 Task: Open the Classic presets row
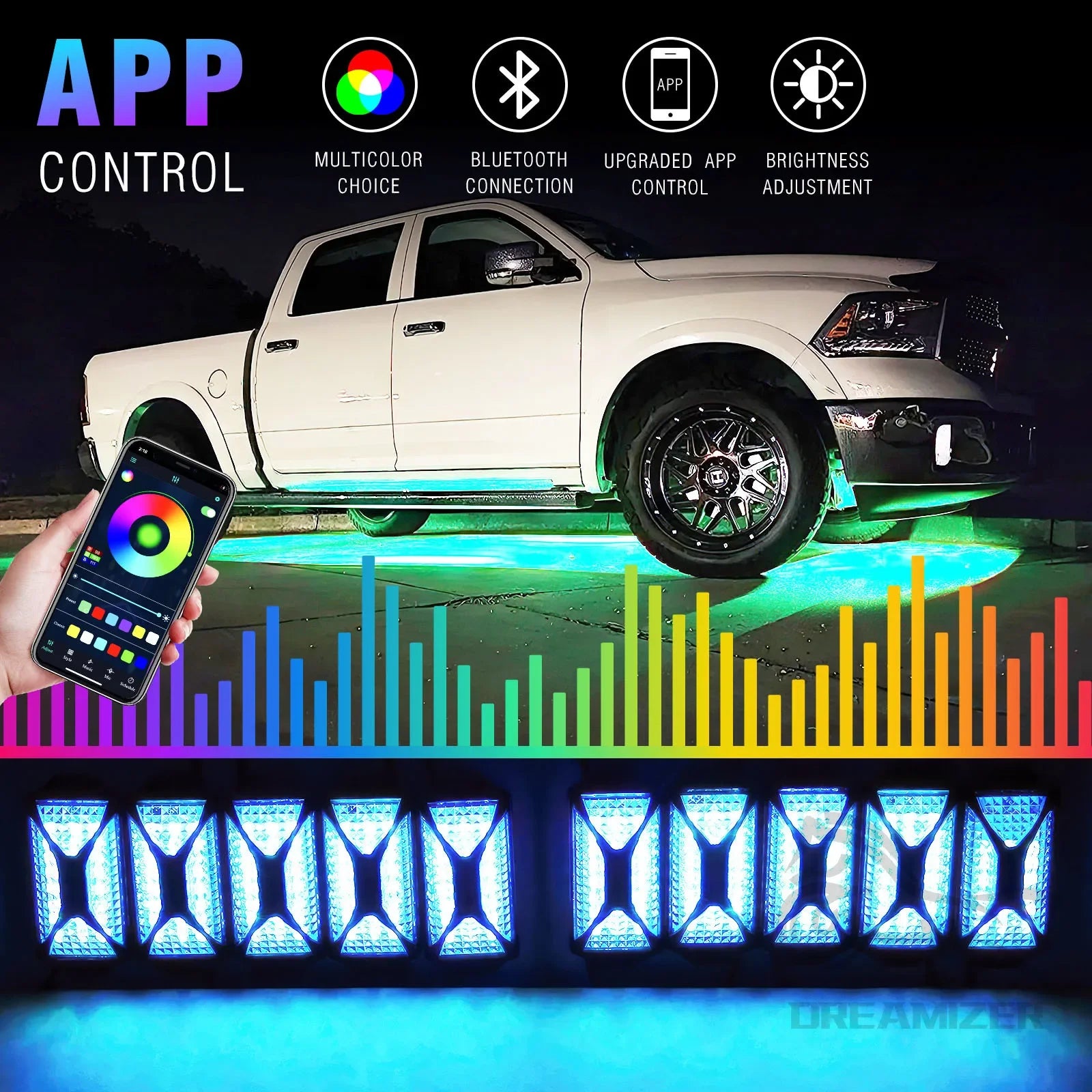(x=59, y=625)
